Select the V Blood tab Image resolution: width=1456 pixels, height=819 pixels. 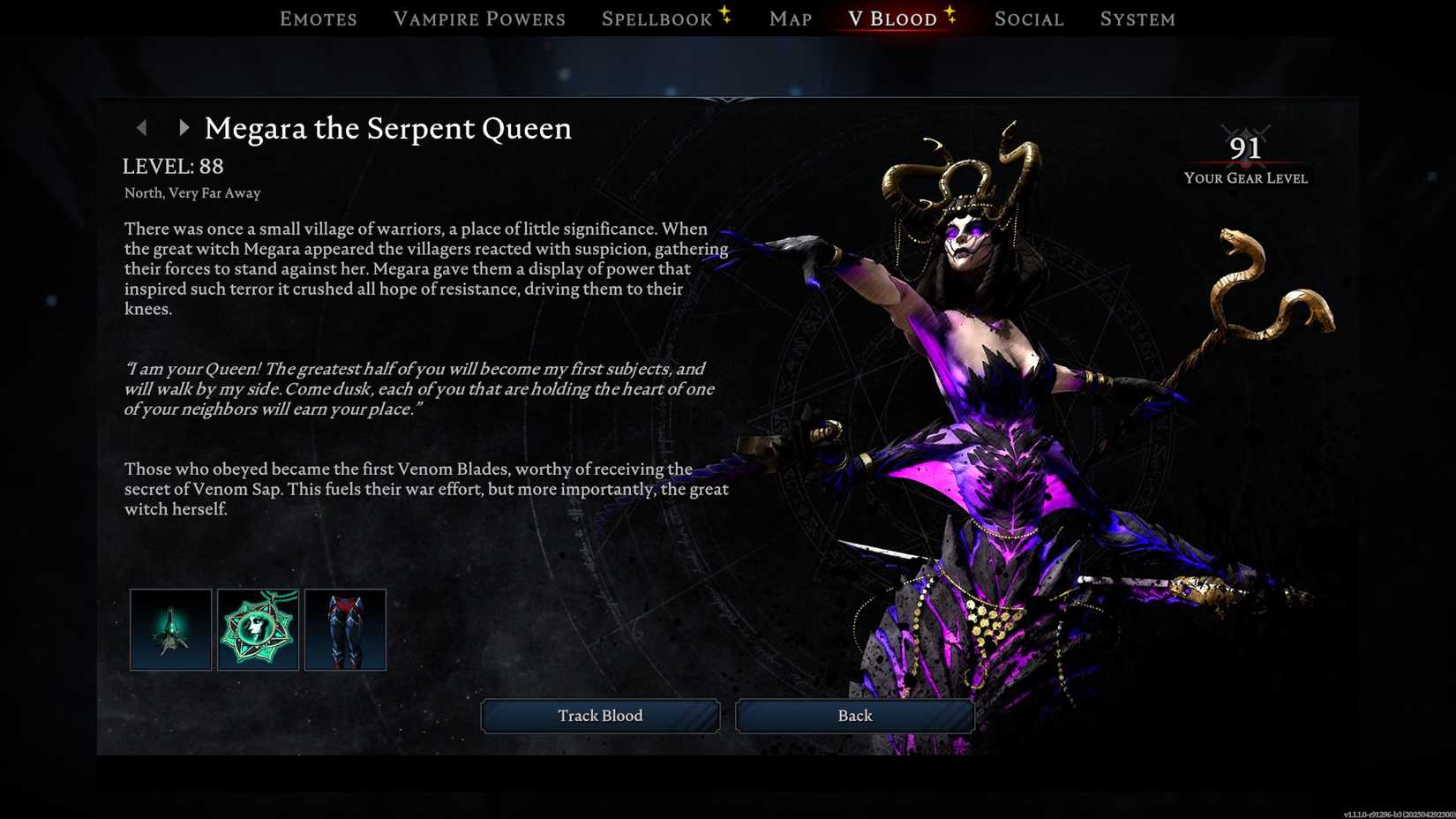pyautogui.click(x=891, y=19)
